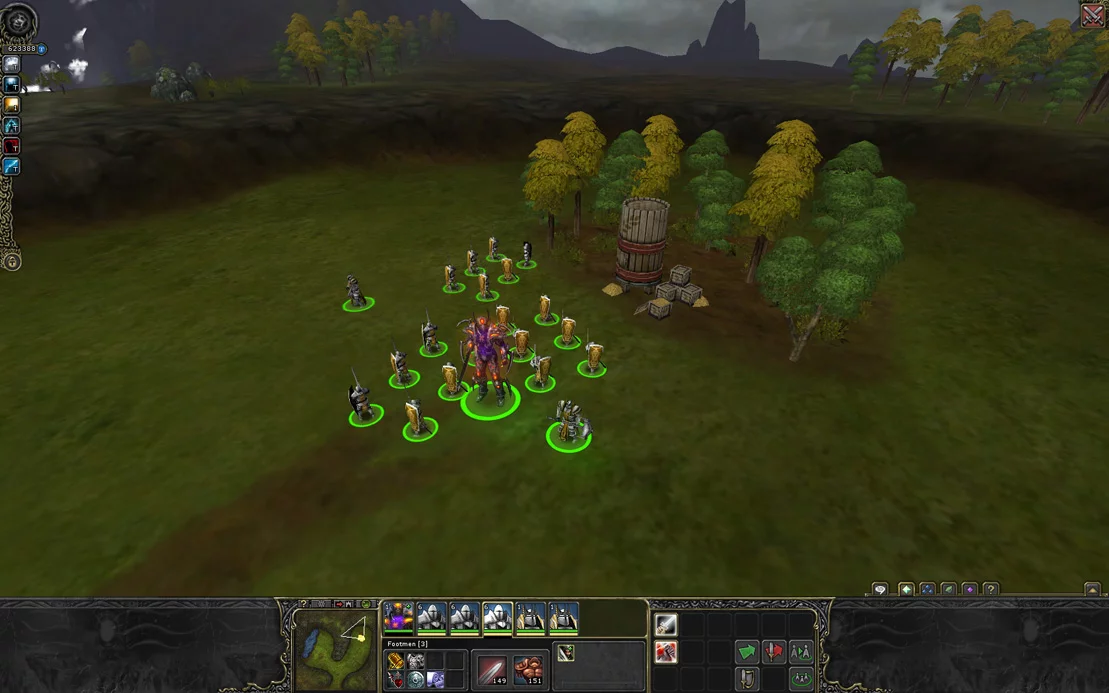Viewport: 1109px width, 693px height.
Task: Use the red bloody strike ability
Action: pos(666,653)
